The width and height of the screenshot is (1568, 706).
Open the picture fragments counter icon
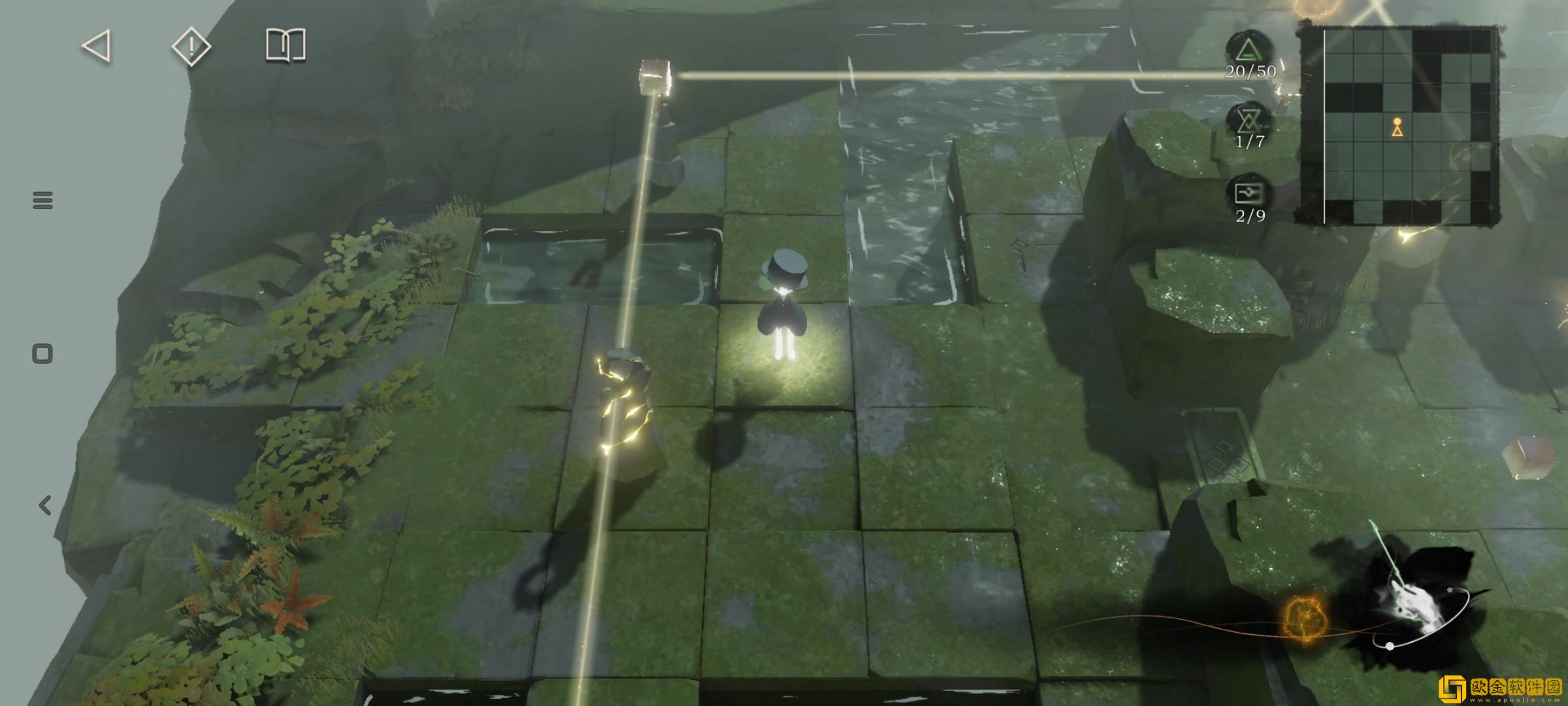(1250, 193)
